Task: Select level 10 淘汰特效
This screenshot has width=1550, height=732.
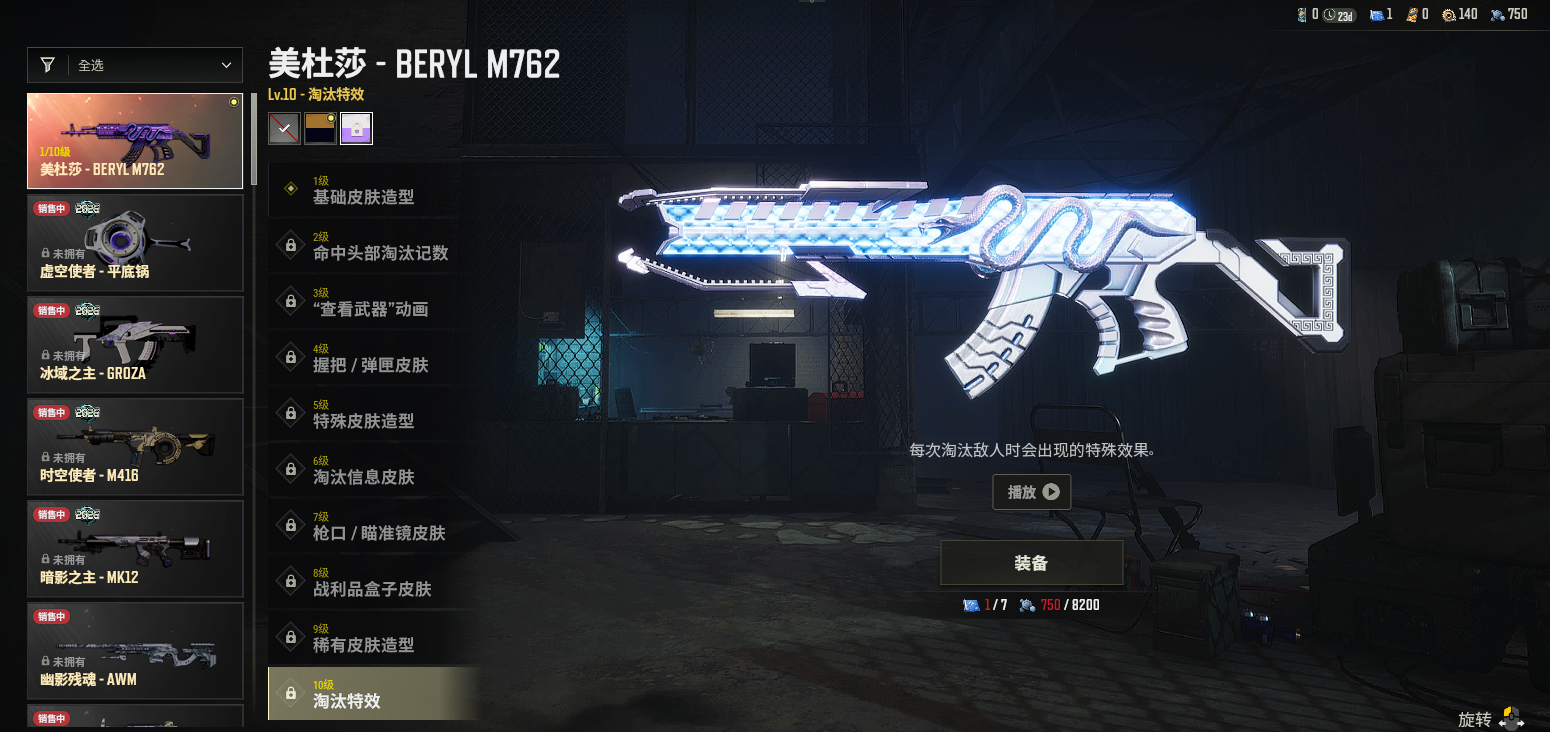Action: [364, 694]
